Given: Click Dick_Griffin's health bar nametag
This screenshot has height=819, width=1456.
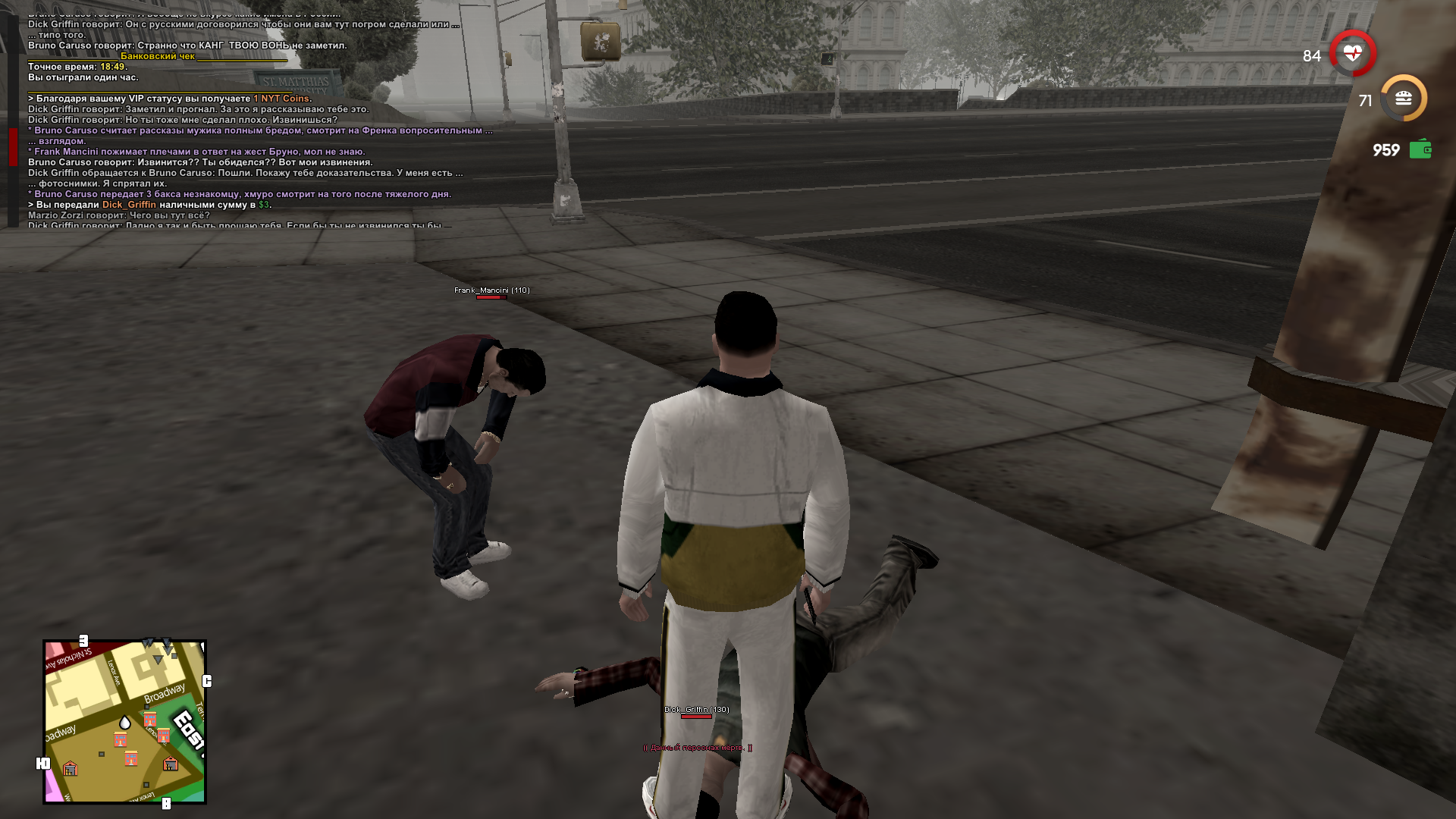Looking at the screenshot, I should 695,715.
